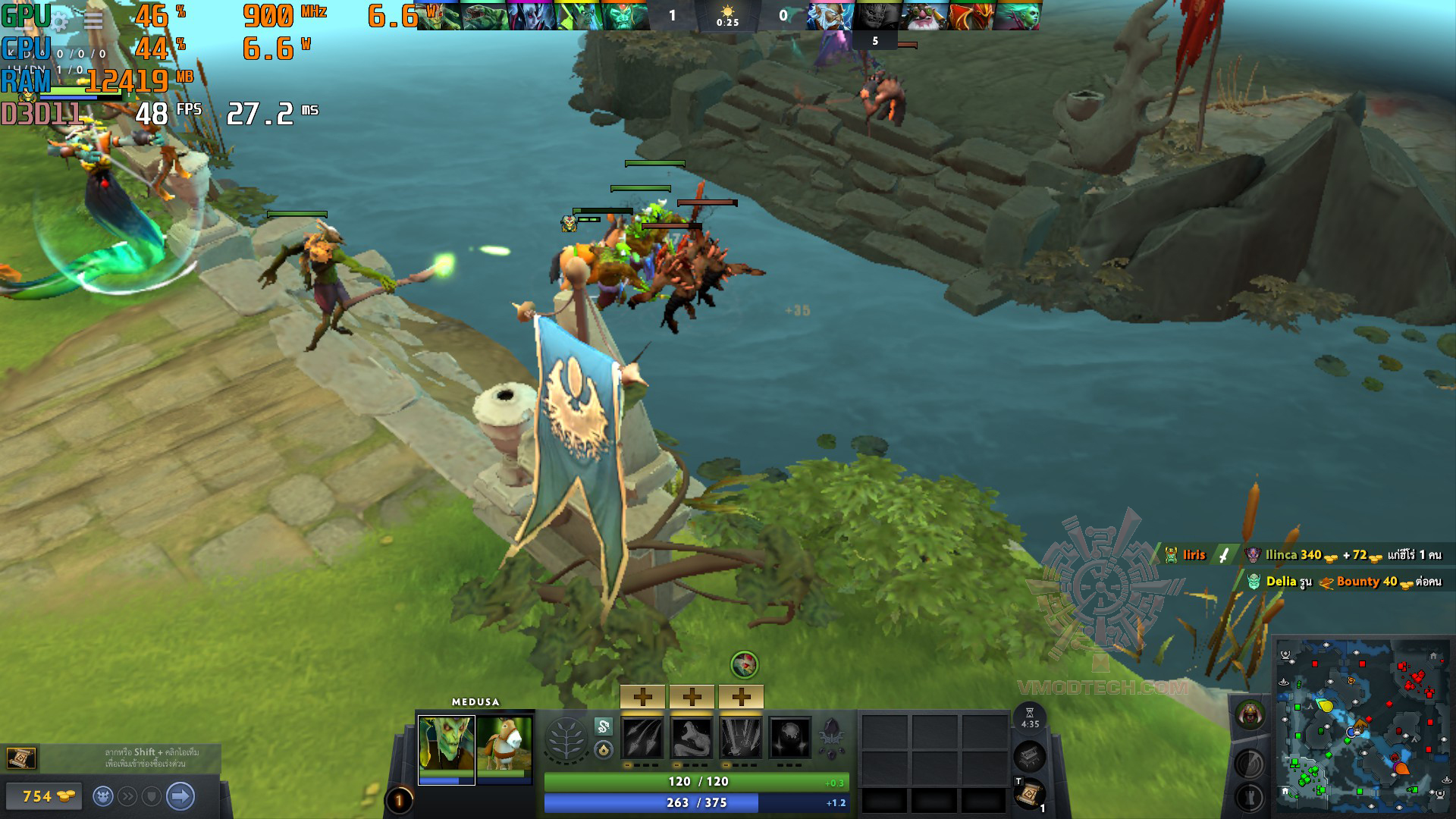Click the green innate ability icon
Viewport: 1456px width, 819px height.
point(603,726)
